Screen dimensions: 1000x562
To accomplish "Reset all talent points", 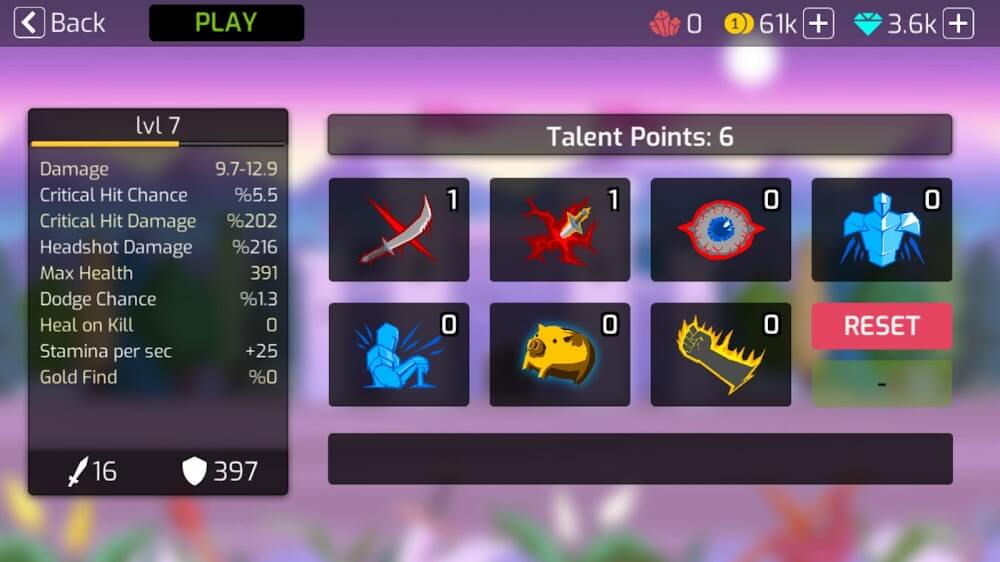I will coord(881,326).
